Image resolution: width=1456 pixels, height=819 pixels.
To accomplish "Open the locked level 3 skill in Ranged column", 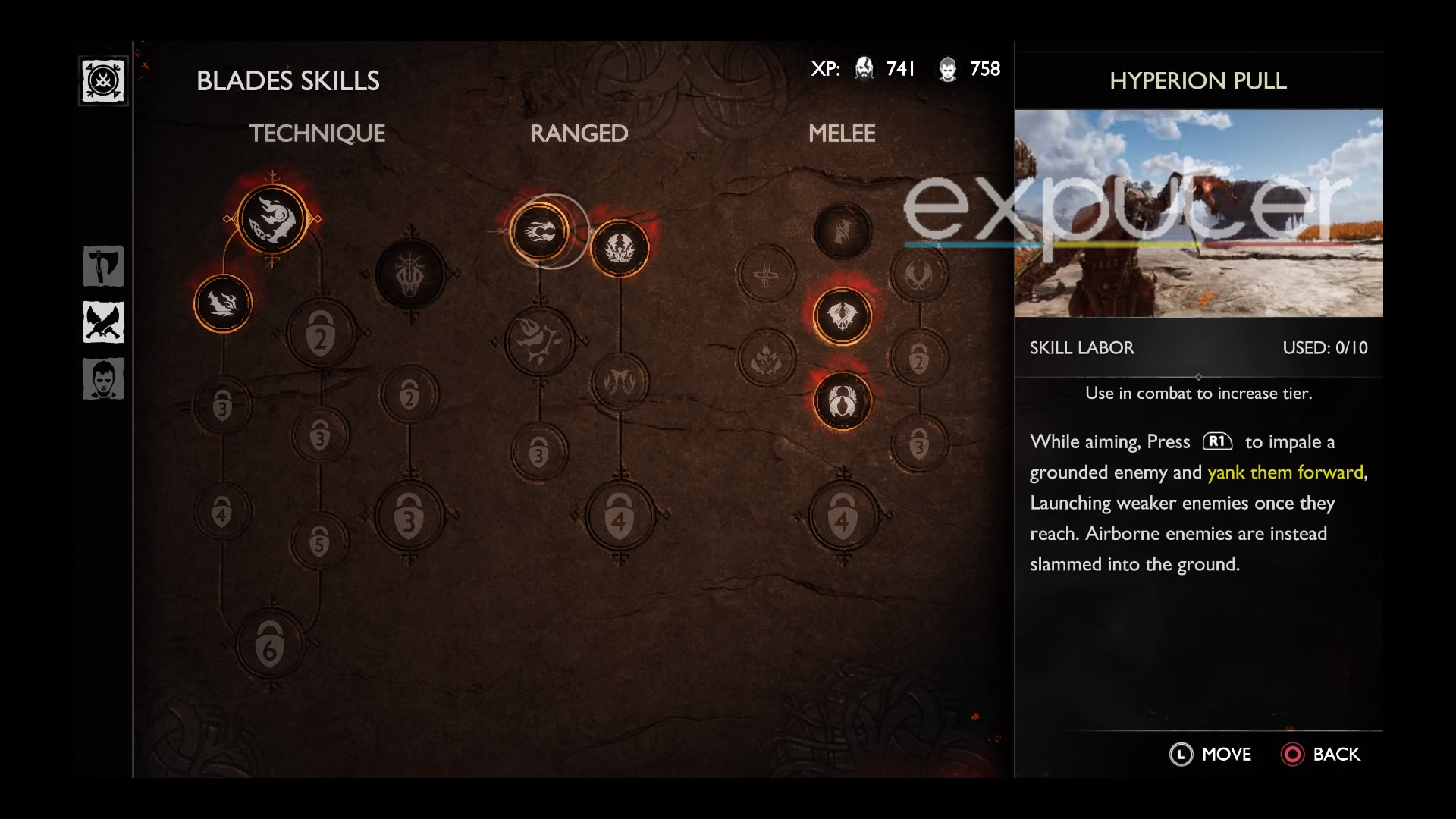I will pos(538,455).
